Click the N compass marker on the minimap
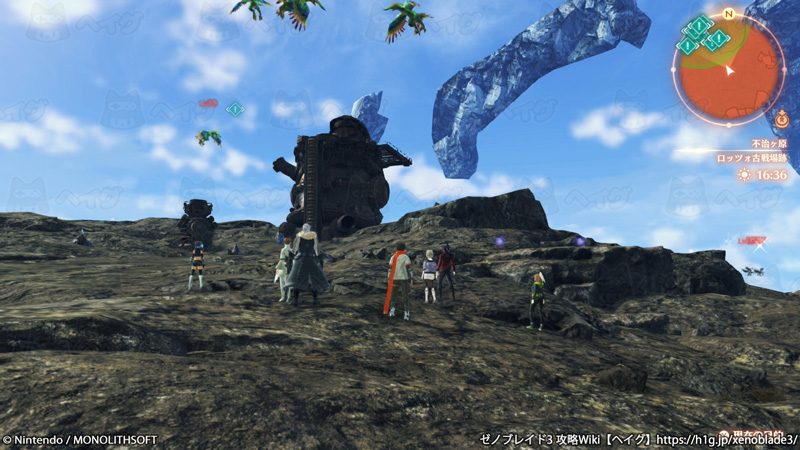The height and width of the screenshot is (450, 800). [x=729, y=14]
